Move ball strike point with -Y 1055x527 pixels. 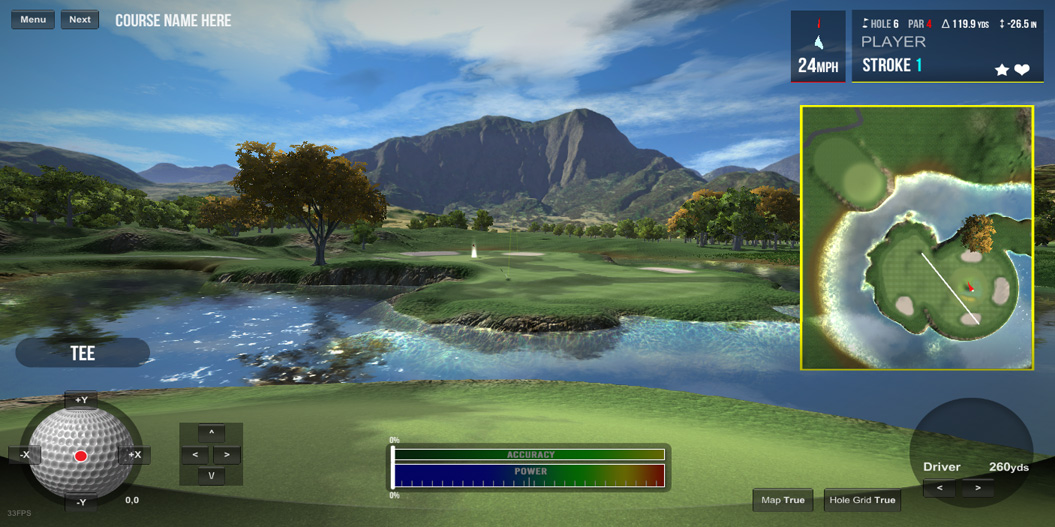[x=81, y=502]
